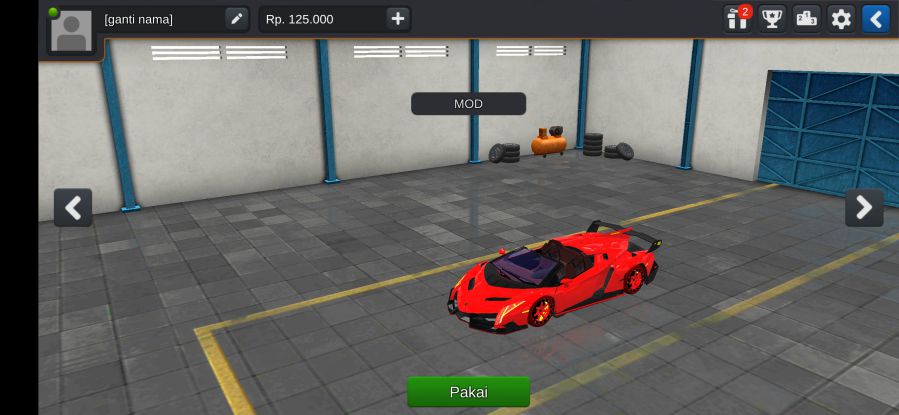View the leaderboard podium icon
This screenshot has height=415, width=899.
pyautogui.click(x=807, y=19)
